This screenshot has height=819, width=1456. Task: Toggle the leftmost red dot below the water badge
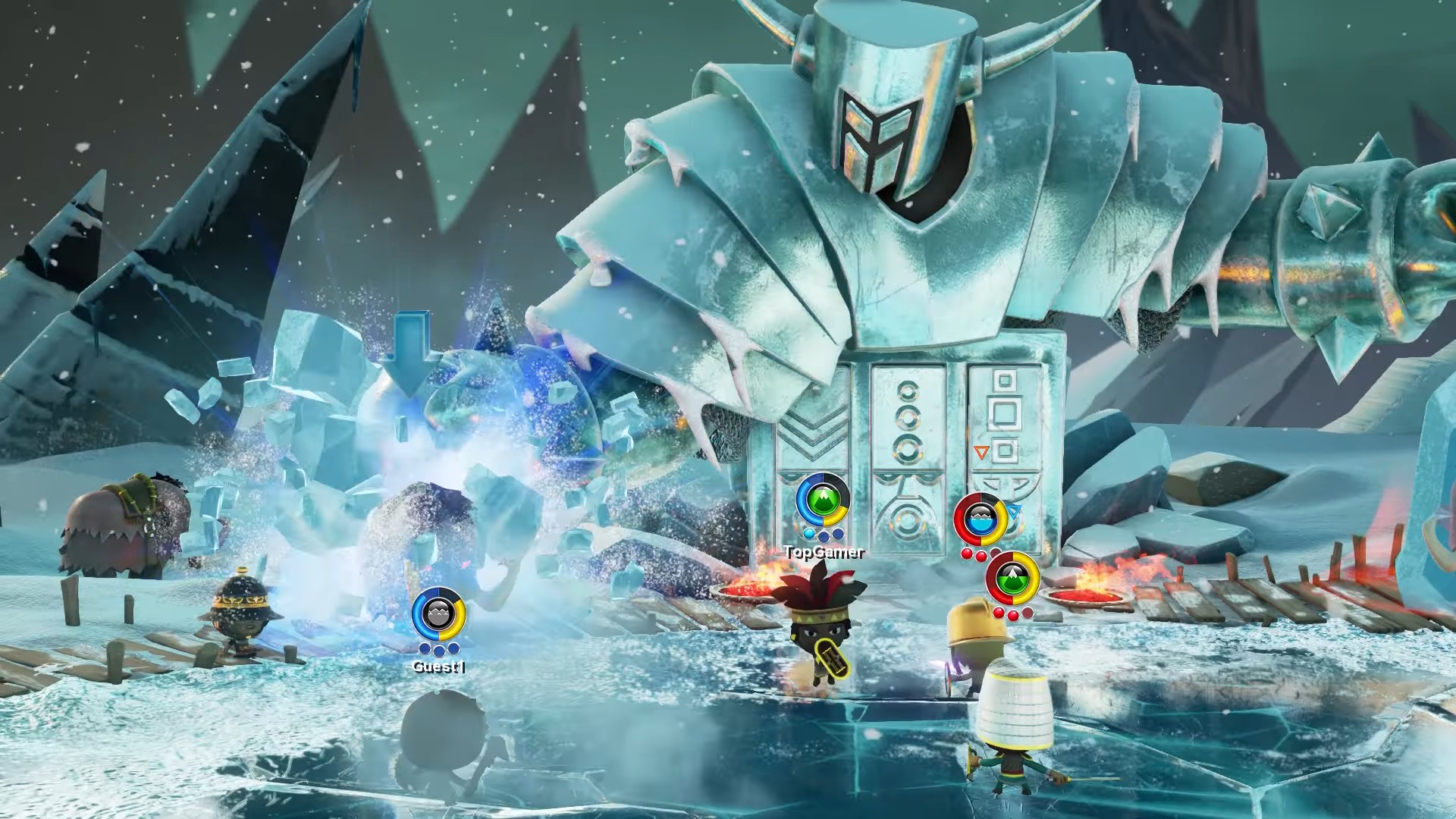pos(966,553)
